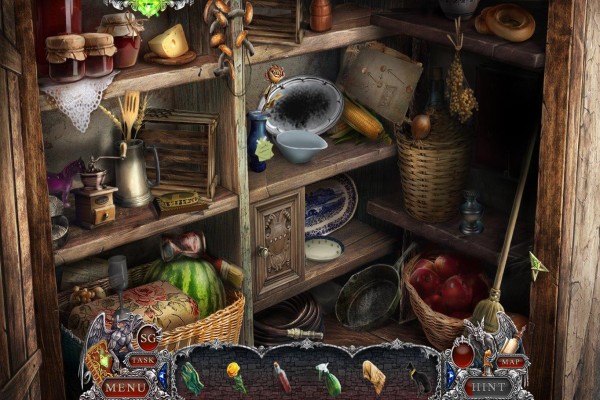
Task: Select the green glove silhouette item
Action: [x=192, y=377]
